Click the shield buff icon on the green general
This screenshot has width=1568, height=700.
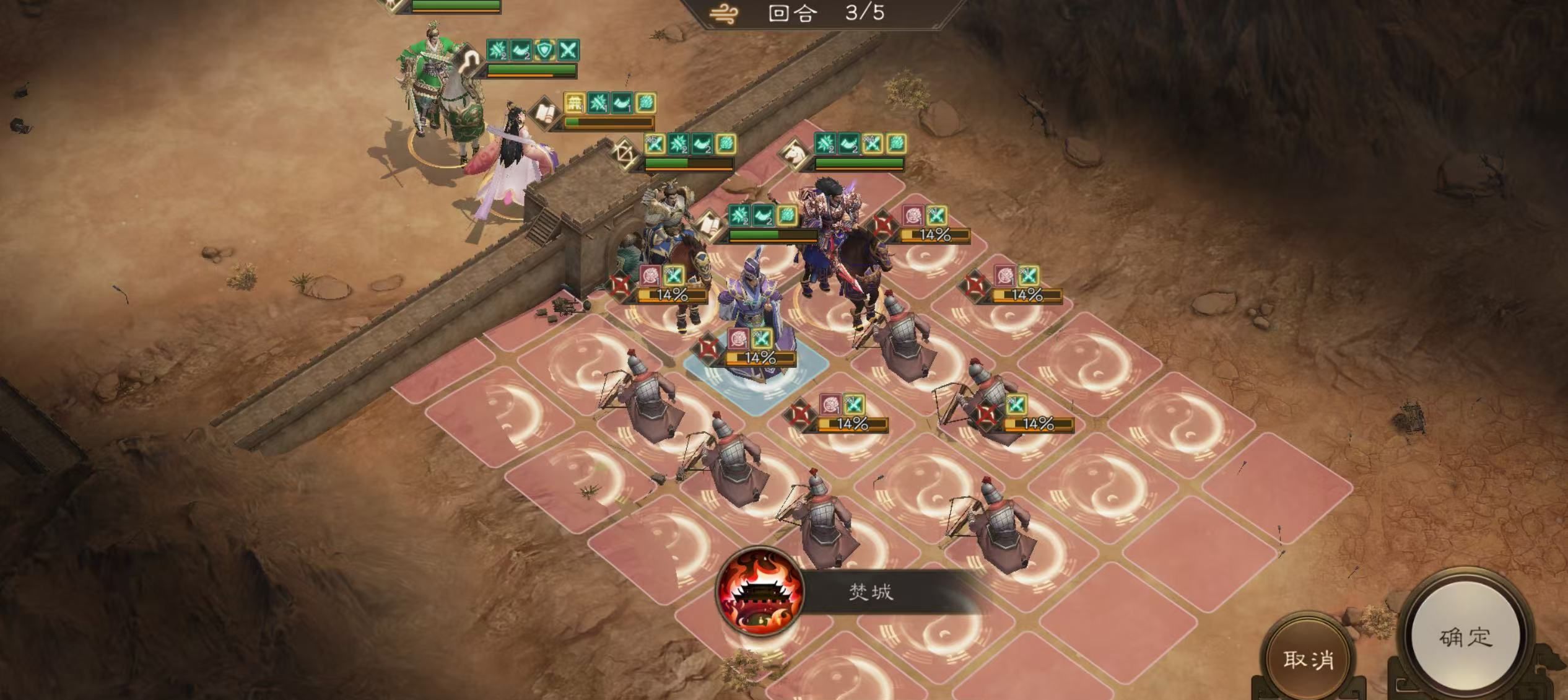545,50
